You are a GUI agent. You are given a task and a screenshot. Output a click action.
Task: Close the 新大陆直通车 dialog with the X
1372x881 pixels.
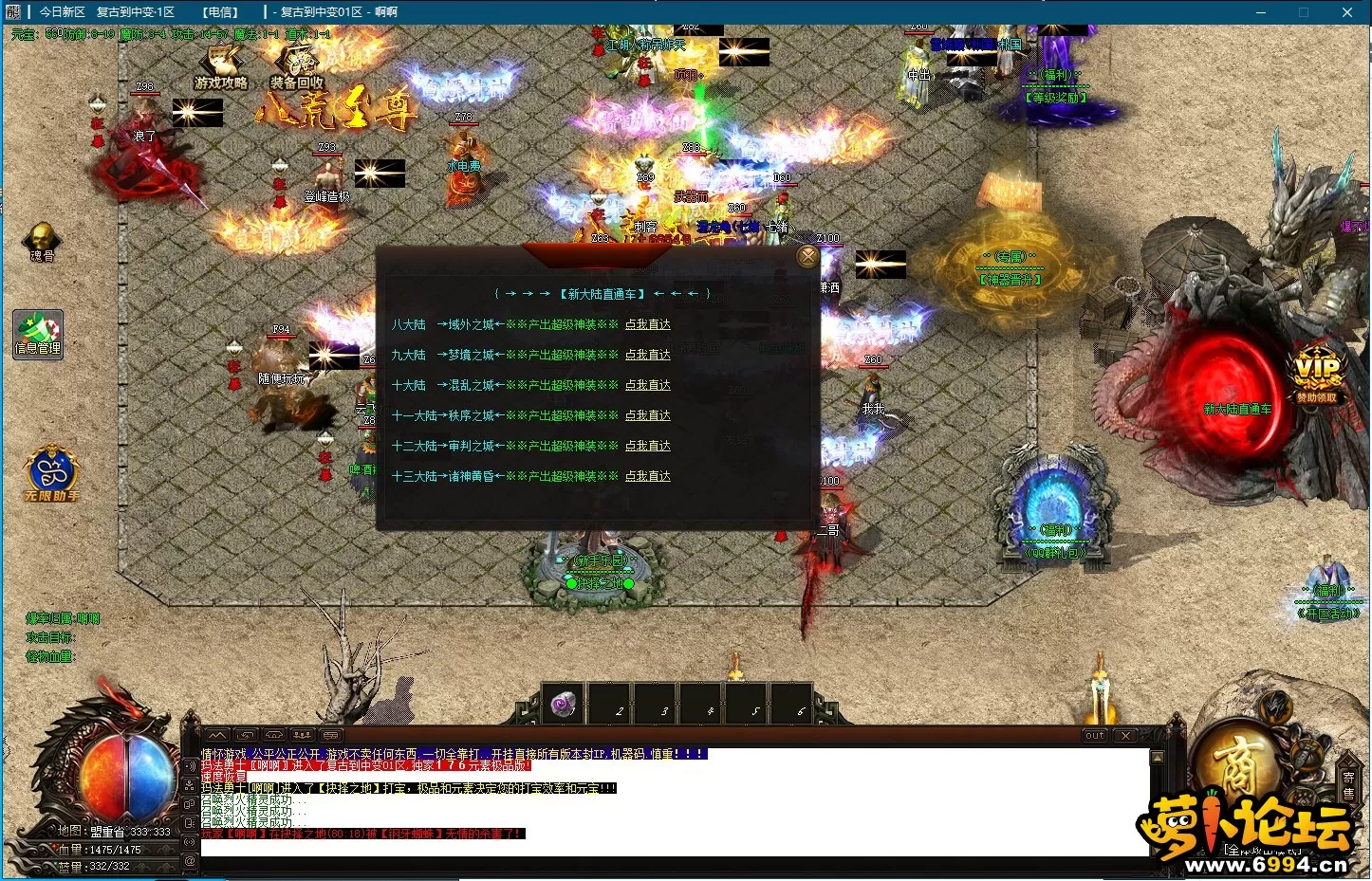point(807,255)
